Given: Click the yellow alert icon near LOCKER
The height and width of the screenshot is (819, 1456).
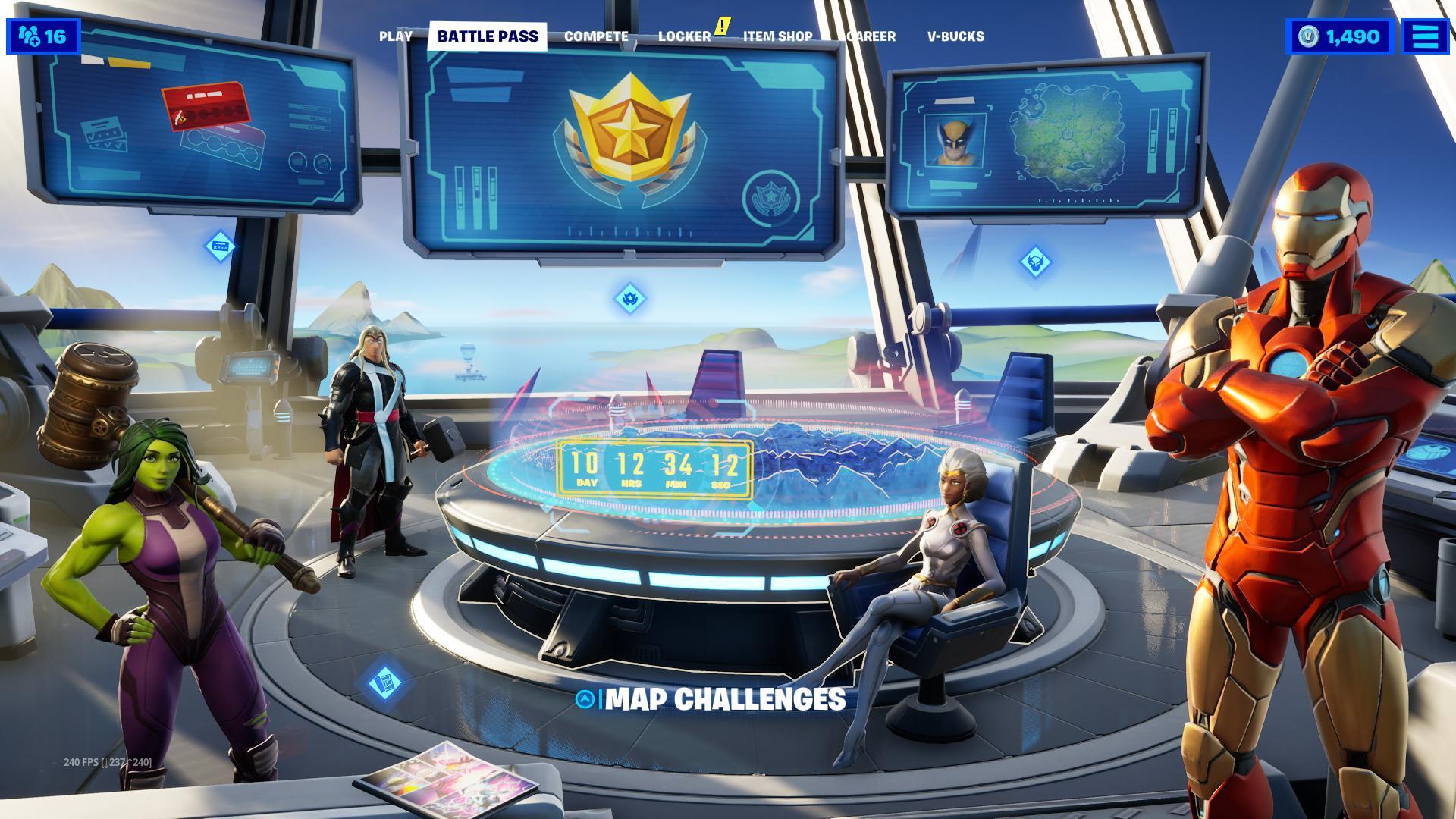Looking at the screenshot, I should [723, 25].
